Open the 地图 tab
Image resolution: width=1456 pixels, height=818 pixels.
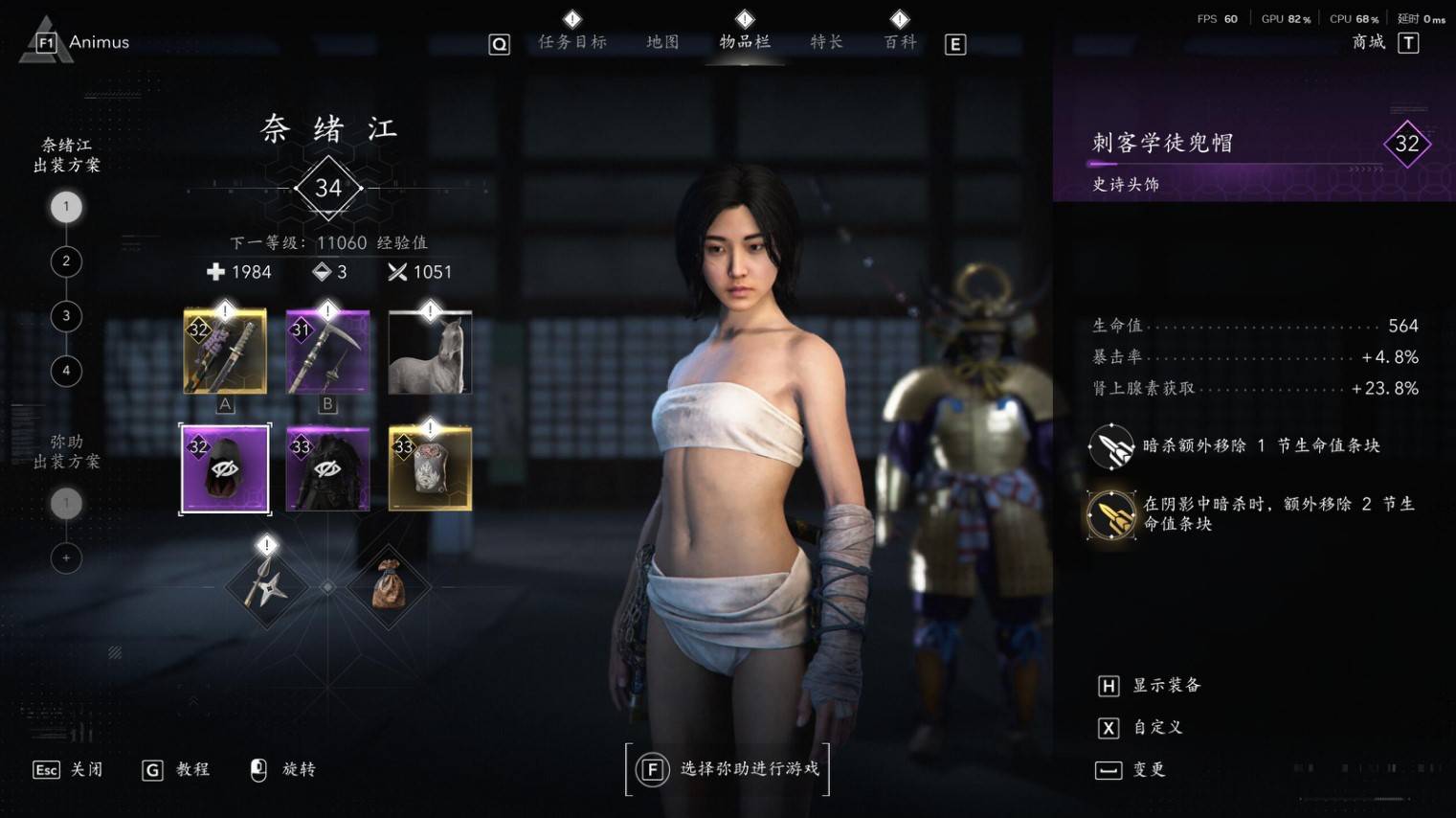click(x=662, y=42)
